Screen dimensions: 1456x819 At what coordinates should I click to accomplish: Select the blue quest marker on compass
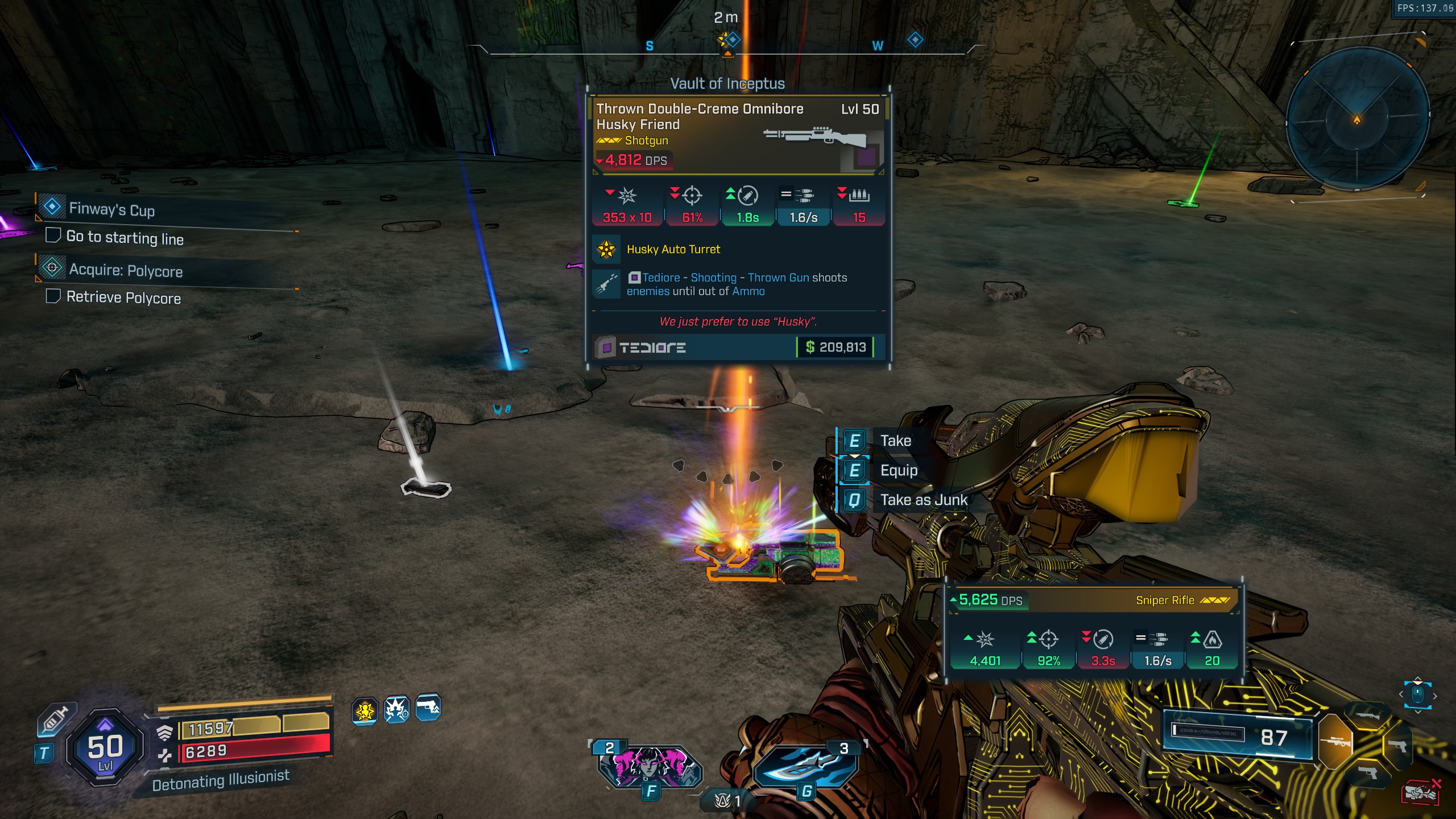pyautogui.click(x=915, y=40)
